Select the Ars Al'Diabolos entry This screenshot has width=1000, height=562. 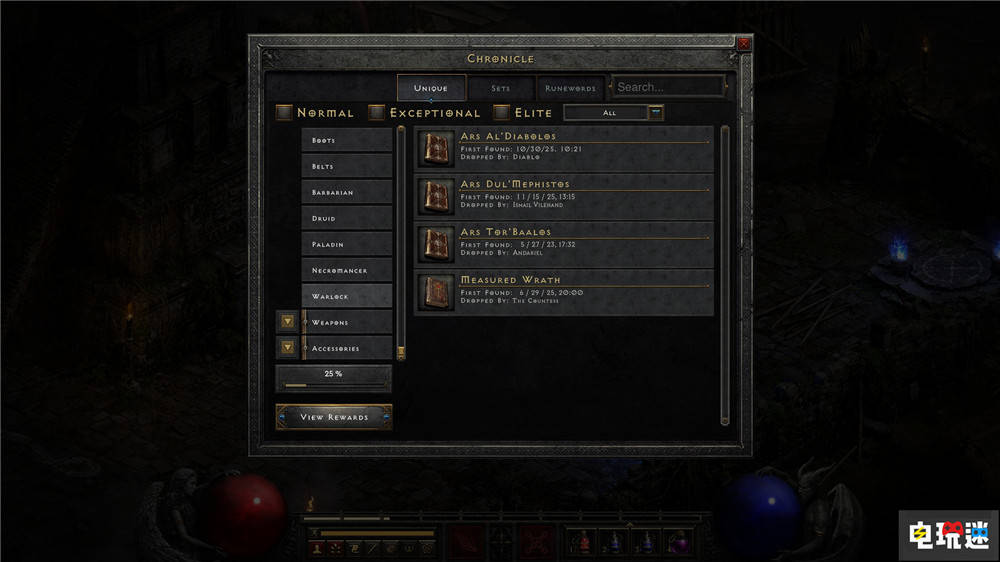point(564,149)
